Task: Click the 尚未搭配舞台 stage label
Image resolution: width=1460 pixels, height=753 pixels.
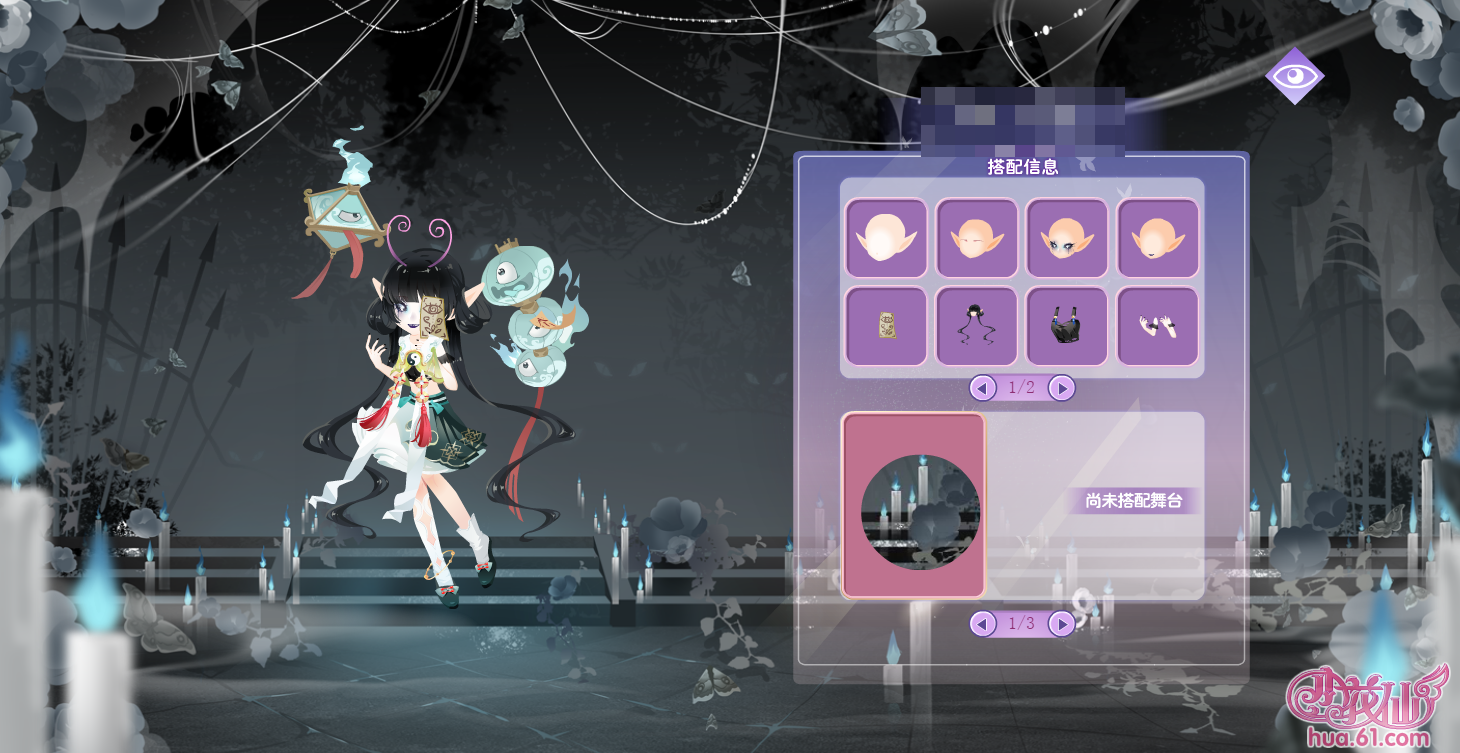Action: (1133, 501)
